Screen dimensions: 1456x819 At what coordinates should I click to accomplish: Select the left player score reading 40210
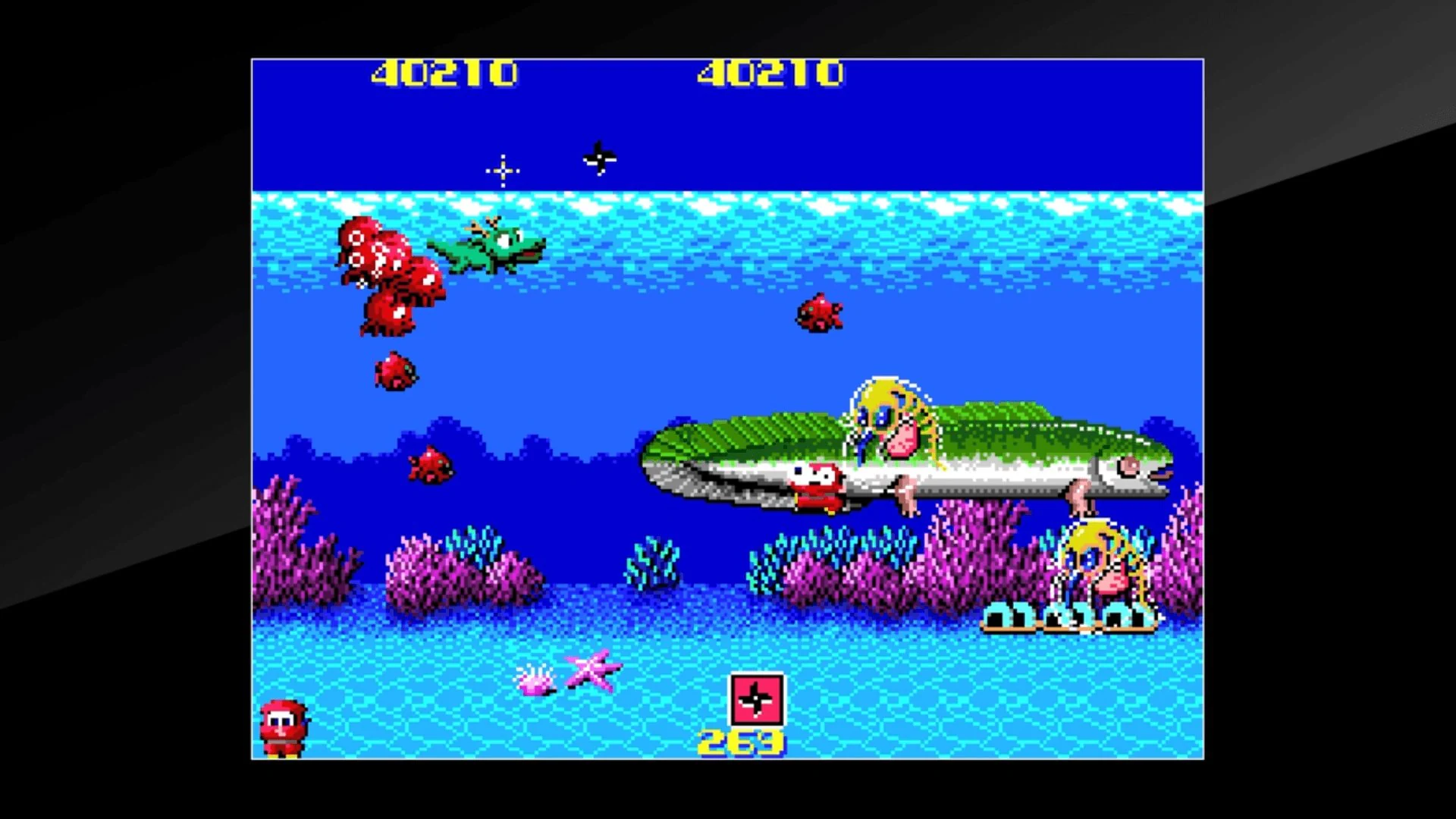(x=444, y=74)
